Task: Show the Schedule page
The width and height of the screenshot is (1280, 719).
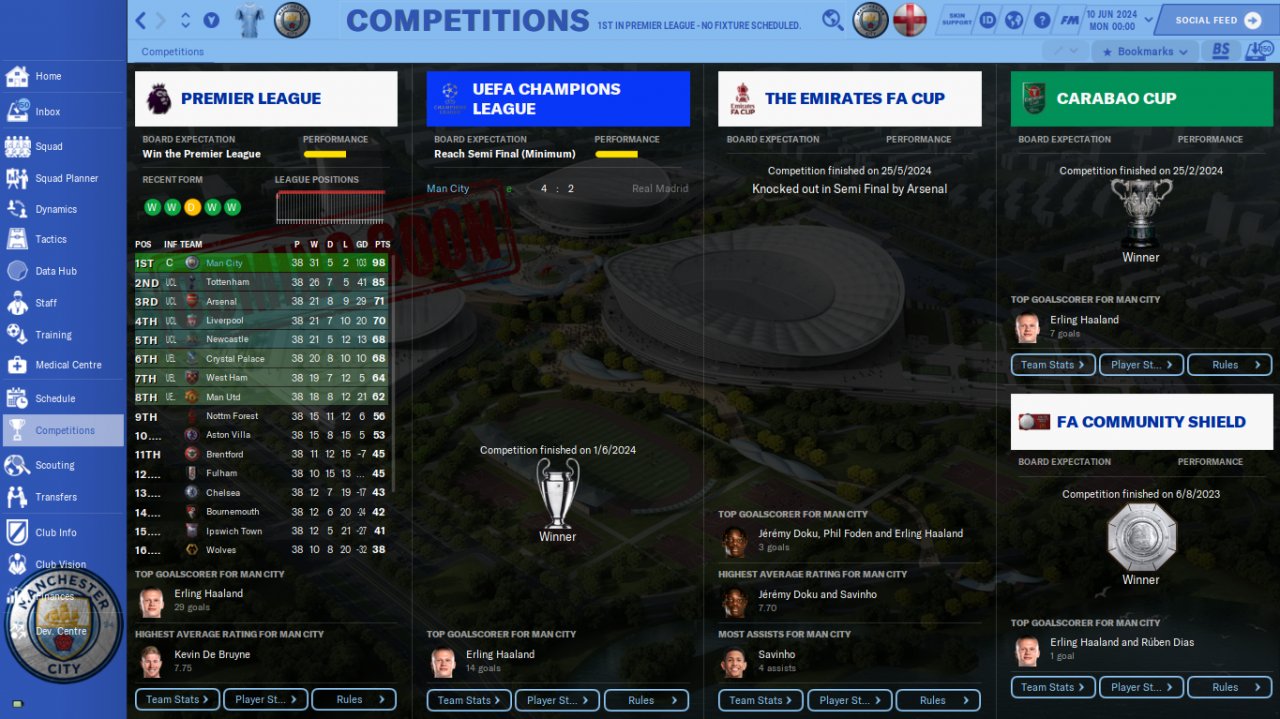Action: tap(55, 398)
